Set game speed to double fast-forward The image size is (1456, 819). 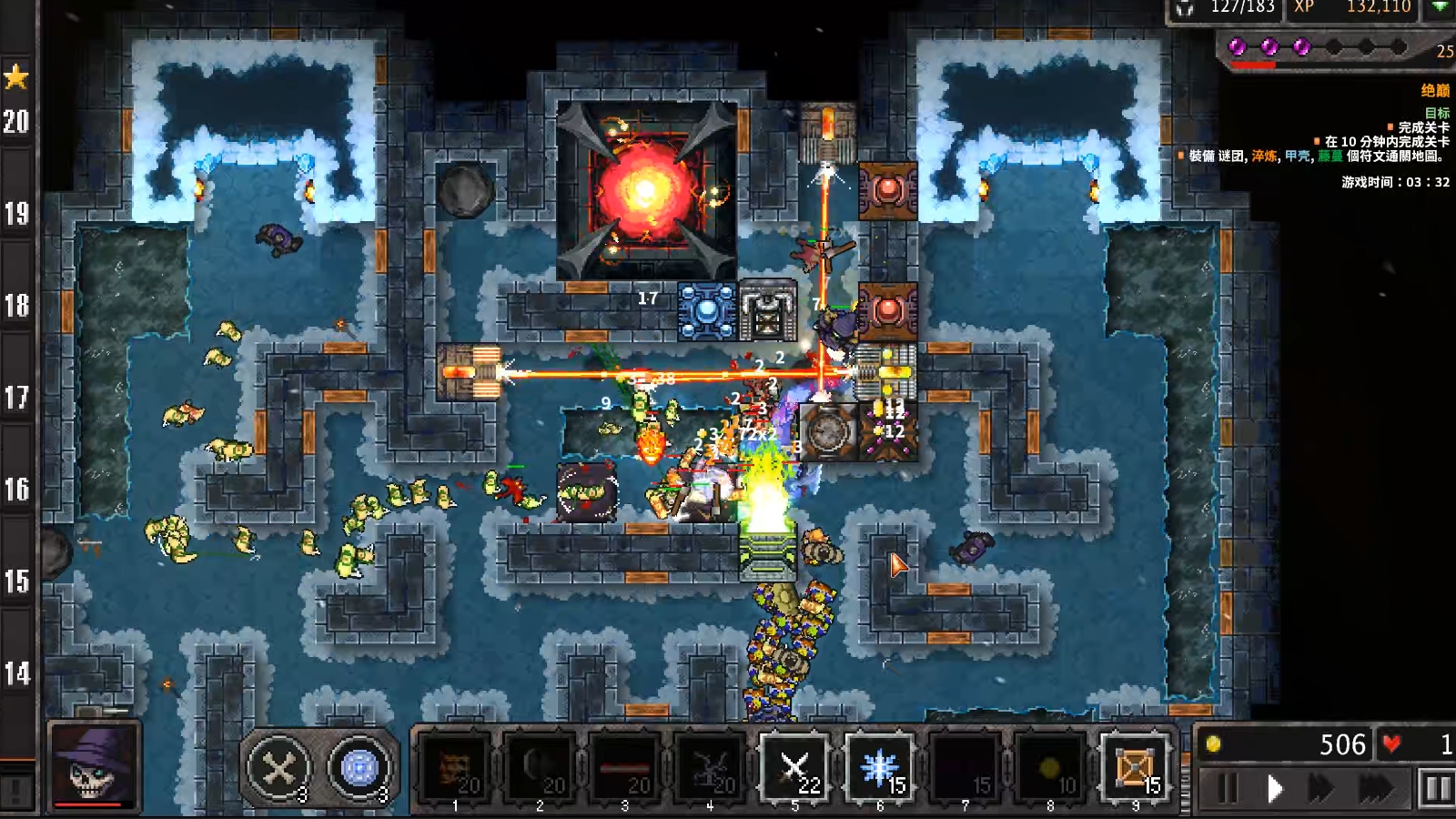[1321, 788]
